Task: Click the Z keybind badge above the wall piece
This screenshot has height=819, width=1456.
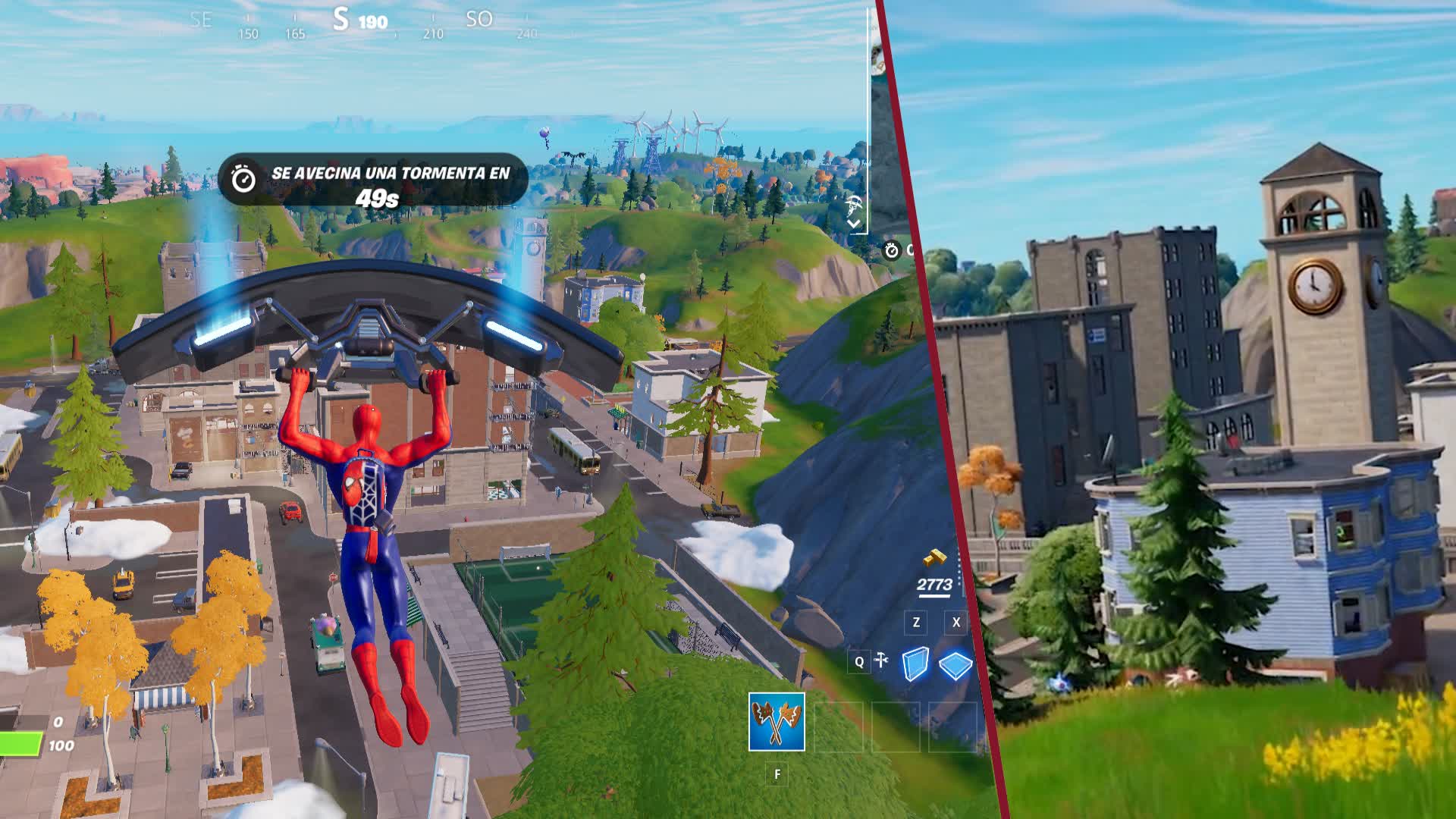Action: click(916, 622)
